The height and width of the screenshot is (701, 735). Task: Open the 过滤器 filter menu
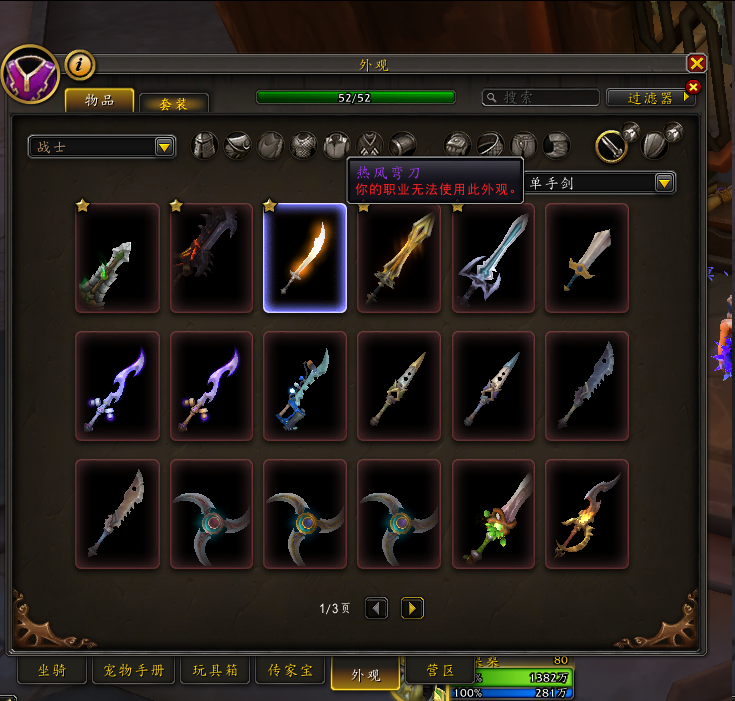click(x=651, y=97)
